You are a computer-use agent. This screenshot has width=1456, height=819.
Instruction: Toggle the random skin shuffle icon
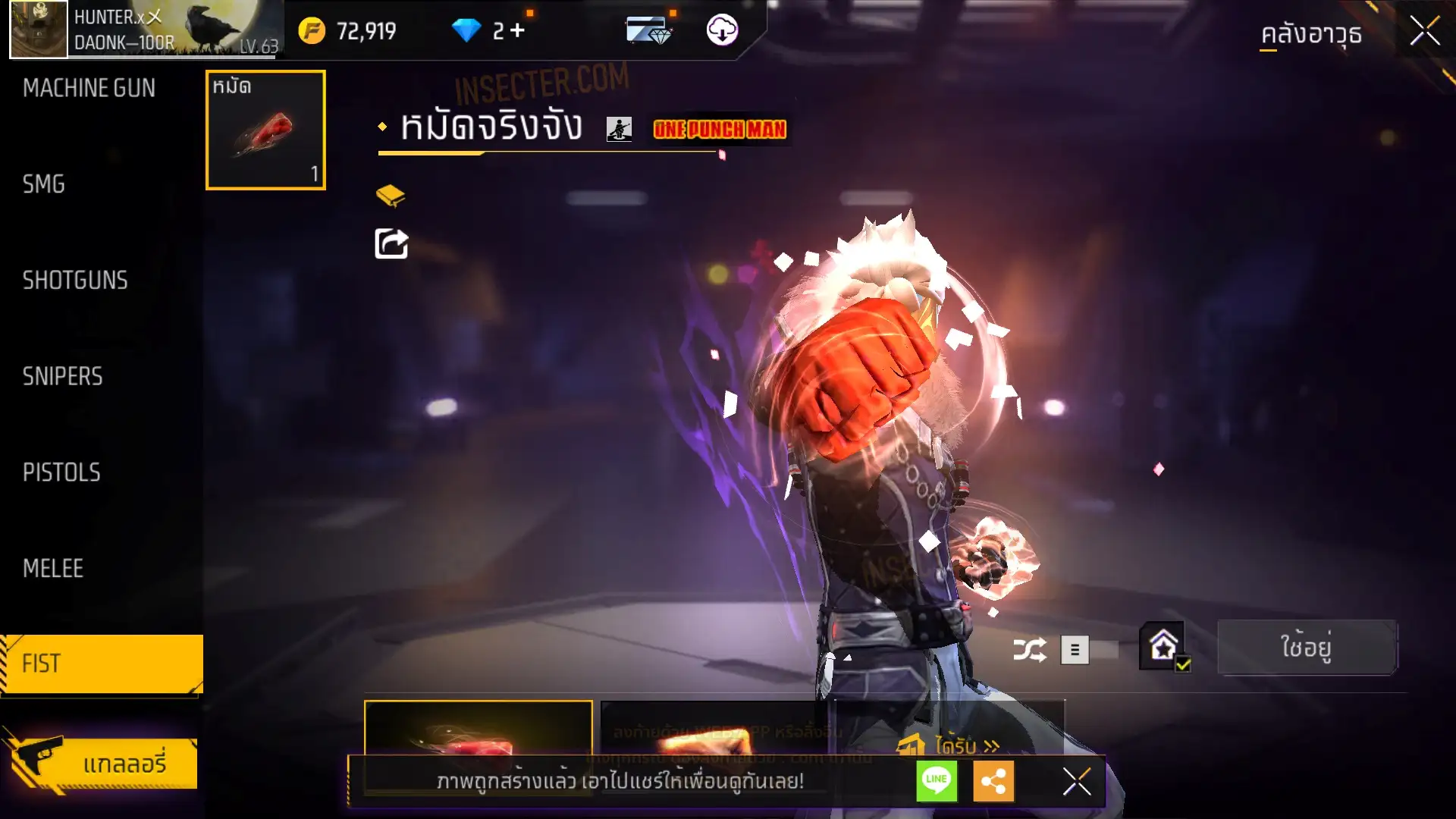click(1030, 650)
